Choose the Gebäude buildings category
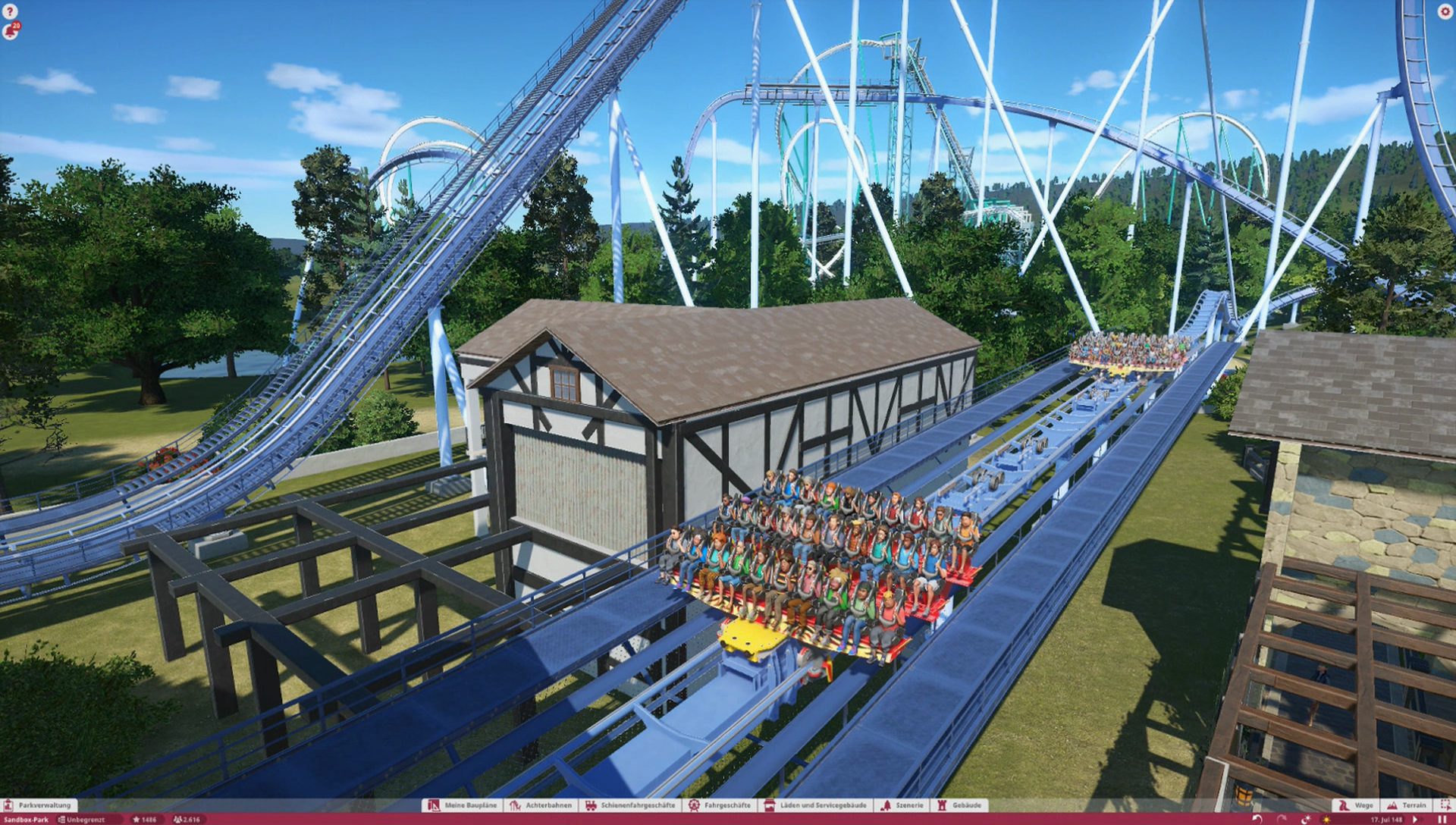 pyautogui.click(x=960, y=805)
